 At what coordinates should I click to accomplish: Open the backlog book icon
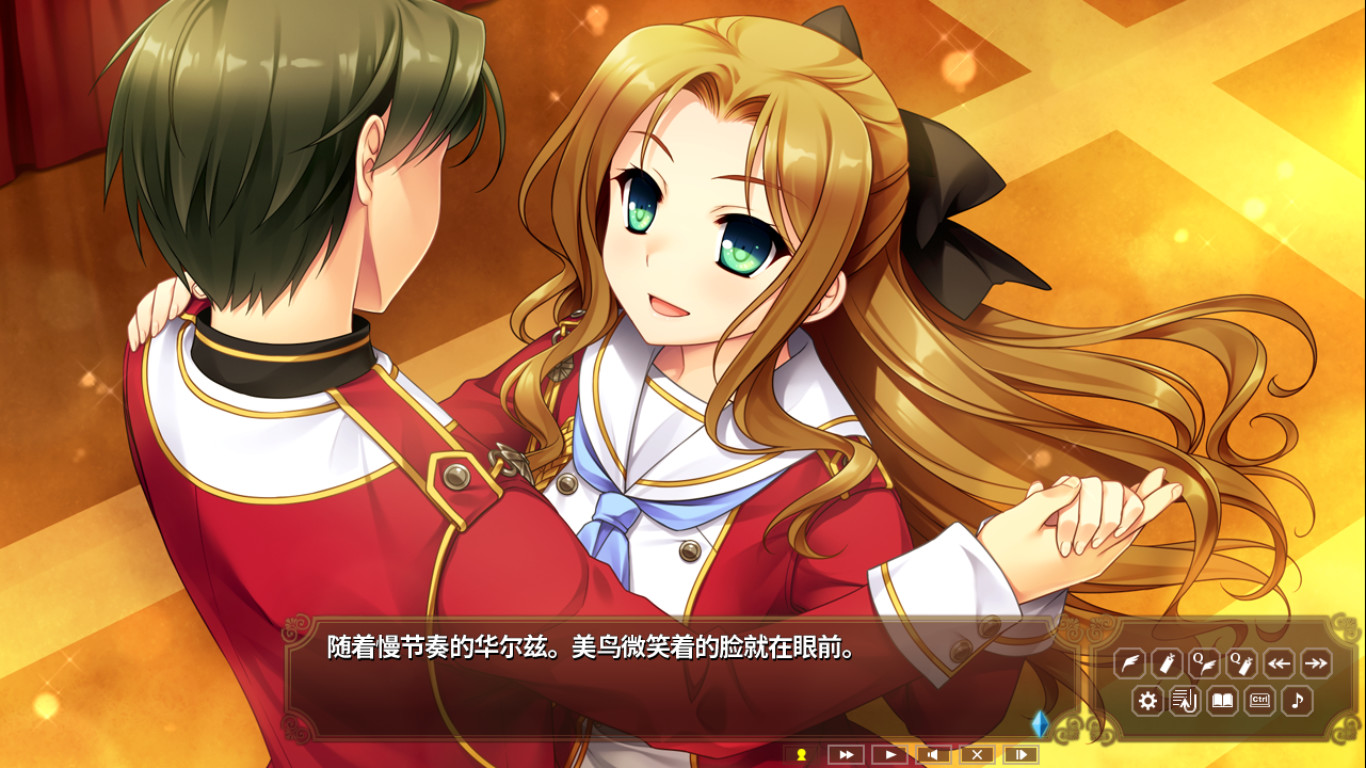click(1222, 700)
